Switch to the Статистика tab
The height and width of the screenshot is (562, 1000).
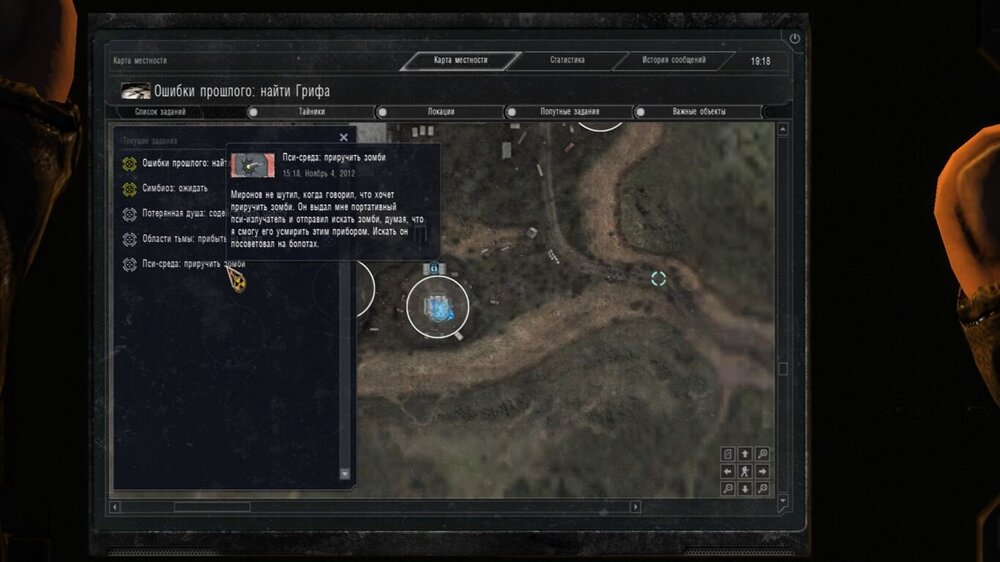click(x=567, y=61)
